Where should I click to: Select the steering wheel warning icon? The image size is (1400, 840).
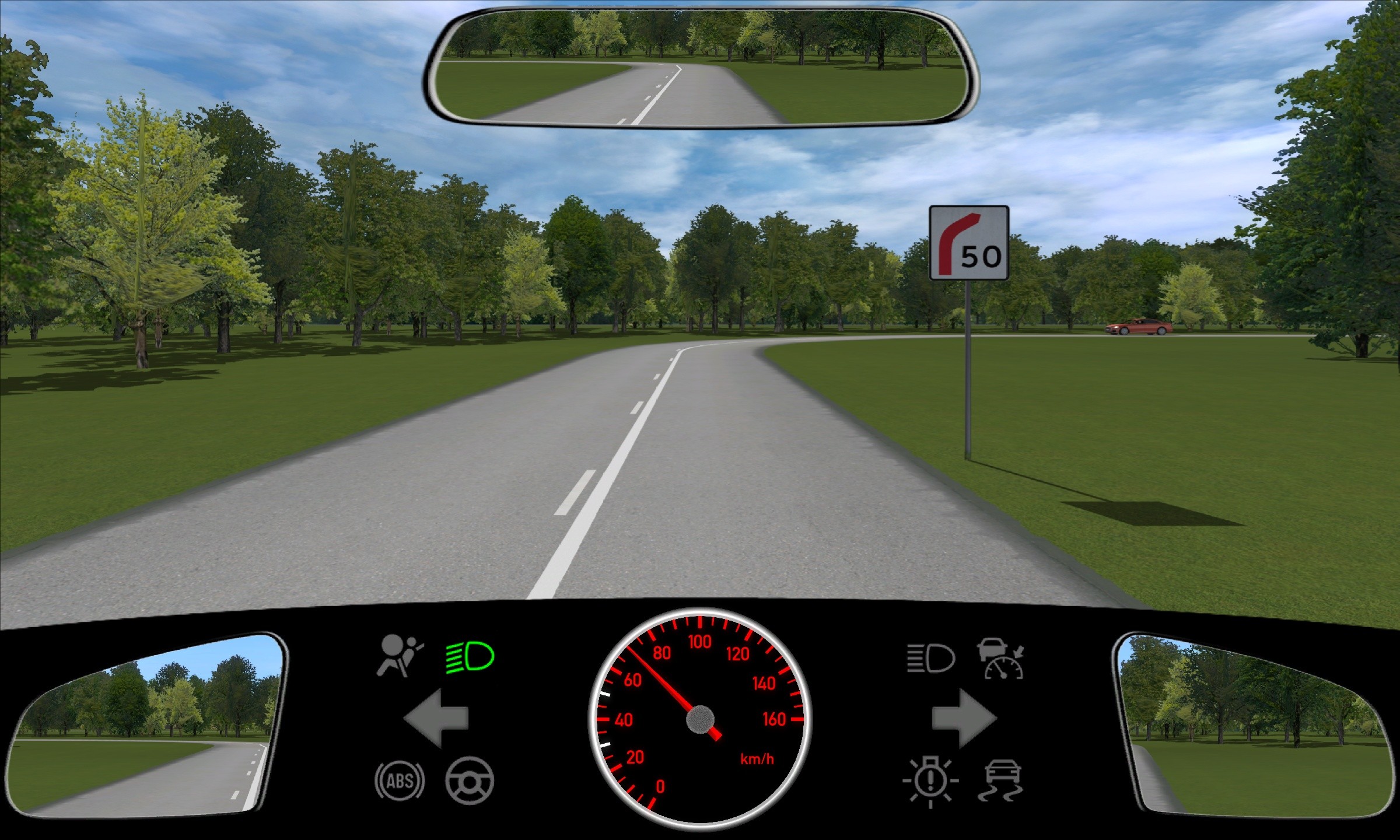(x=470, y=780)
